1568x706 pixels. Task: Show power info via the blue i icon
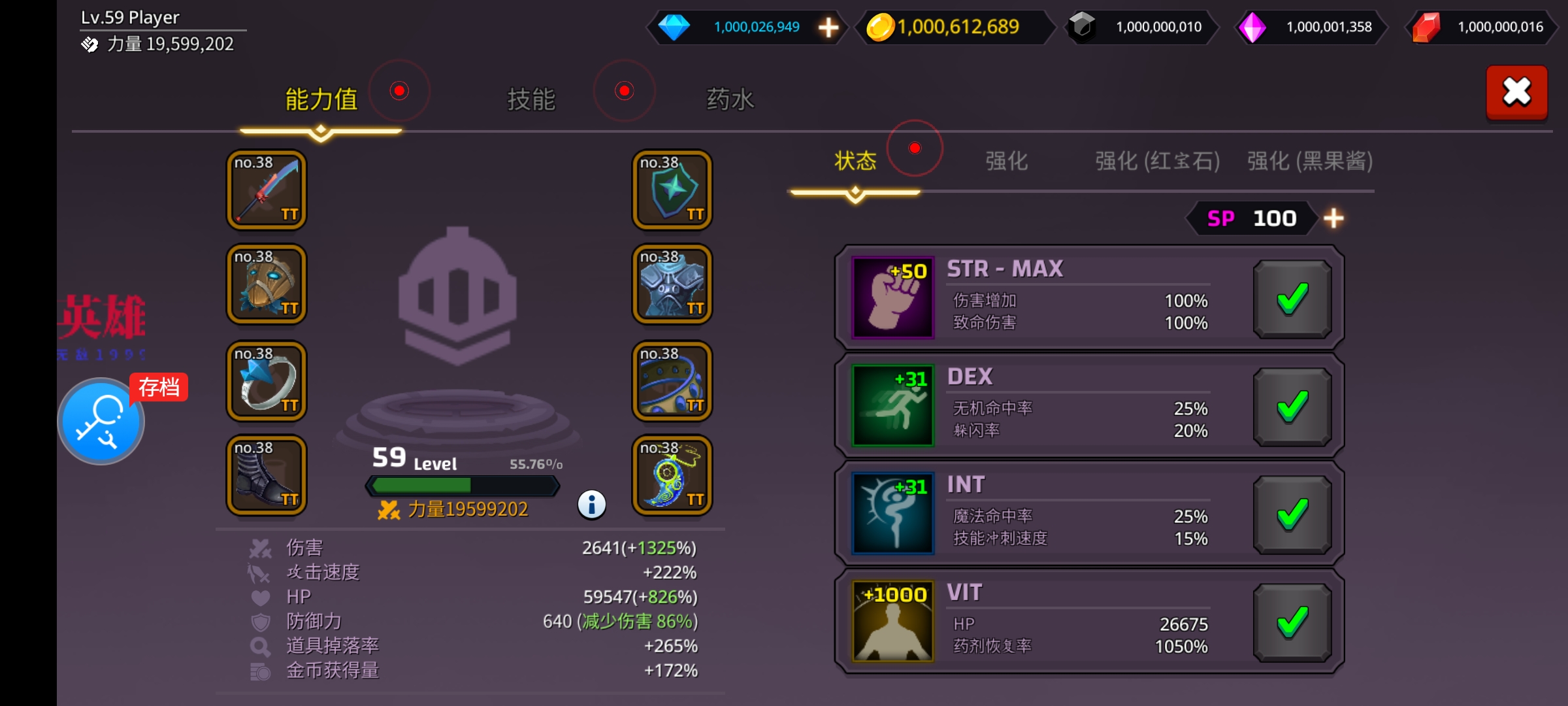(x=592, y=505)
